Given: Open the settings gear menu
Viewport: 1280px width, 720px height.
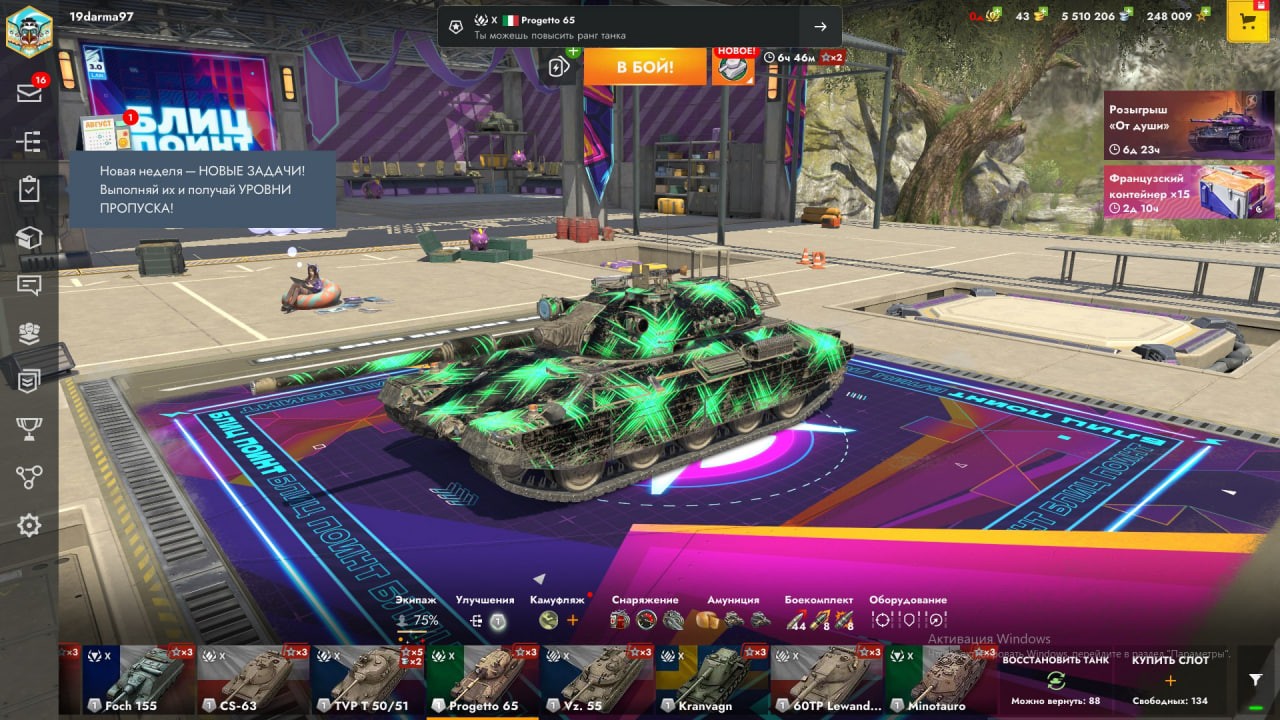Looking at the screenshot, I should click(29, 525).
